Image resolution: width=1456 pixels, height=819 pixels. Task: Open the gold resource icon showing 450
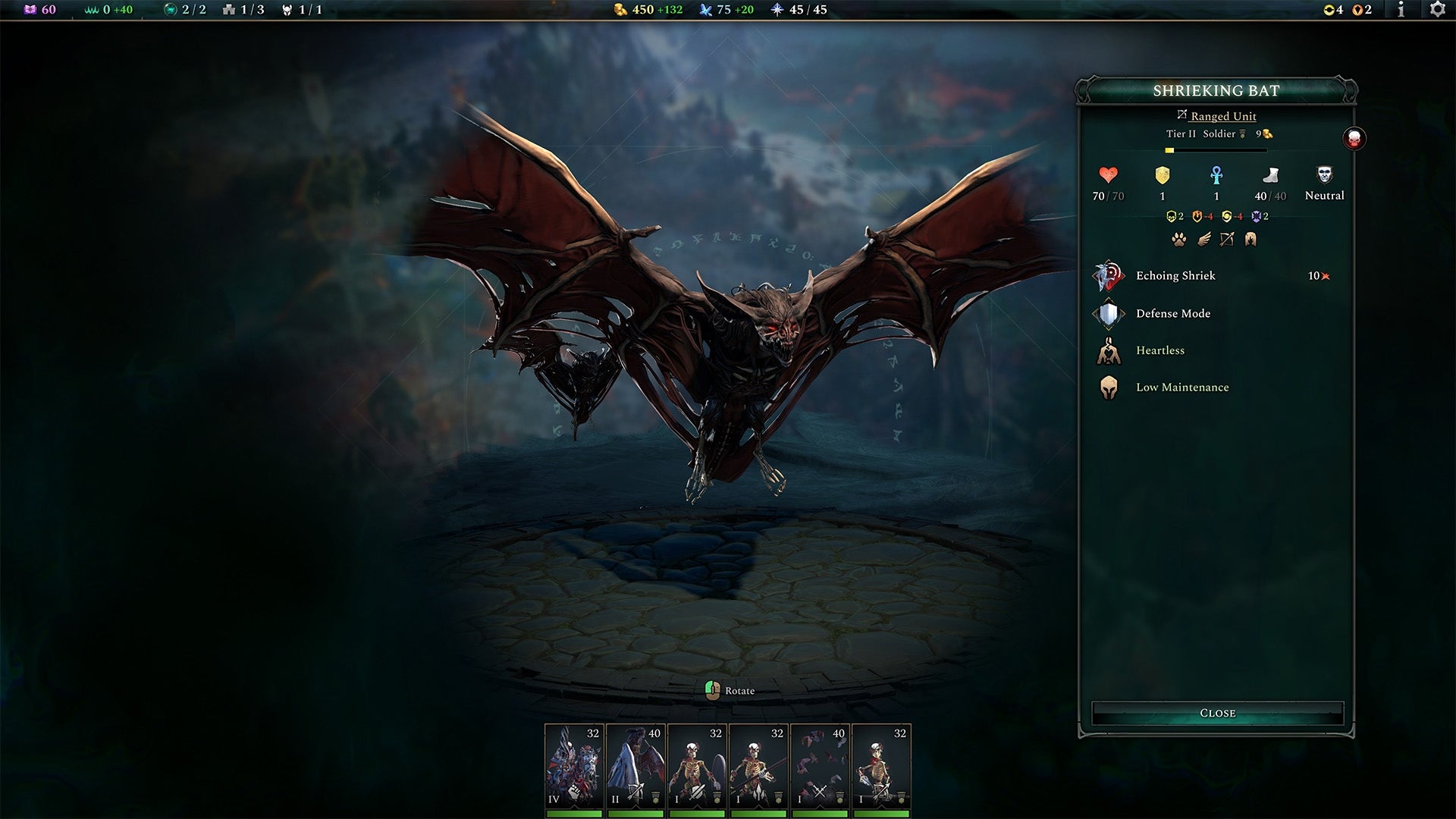tap(619, 11)
